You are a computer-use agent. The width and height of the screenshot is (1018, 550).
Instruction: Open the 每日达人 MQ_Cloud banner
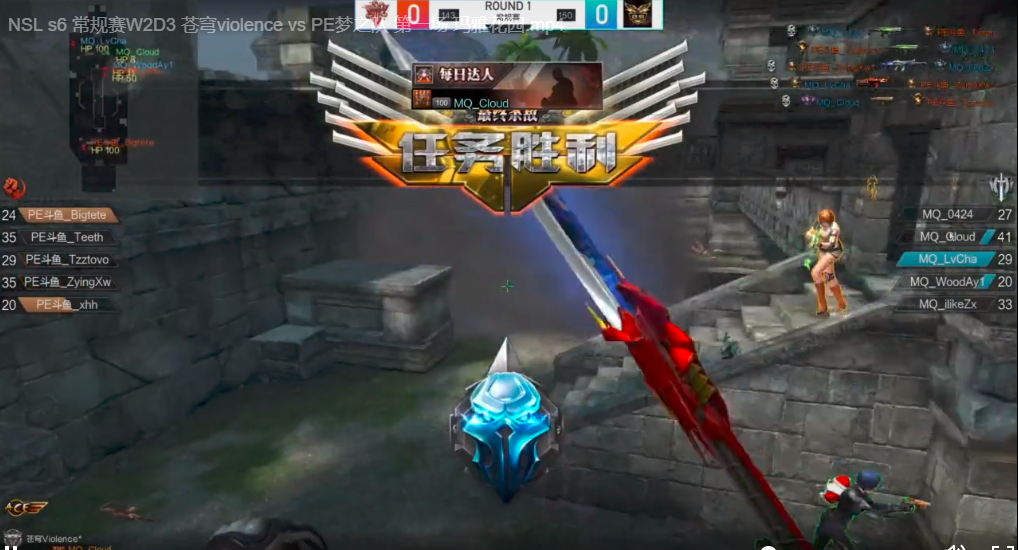[x=507, y=86]
